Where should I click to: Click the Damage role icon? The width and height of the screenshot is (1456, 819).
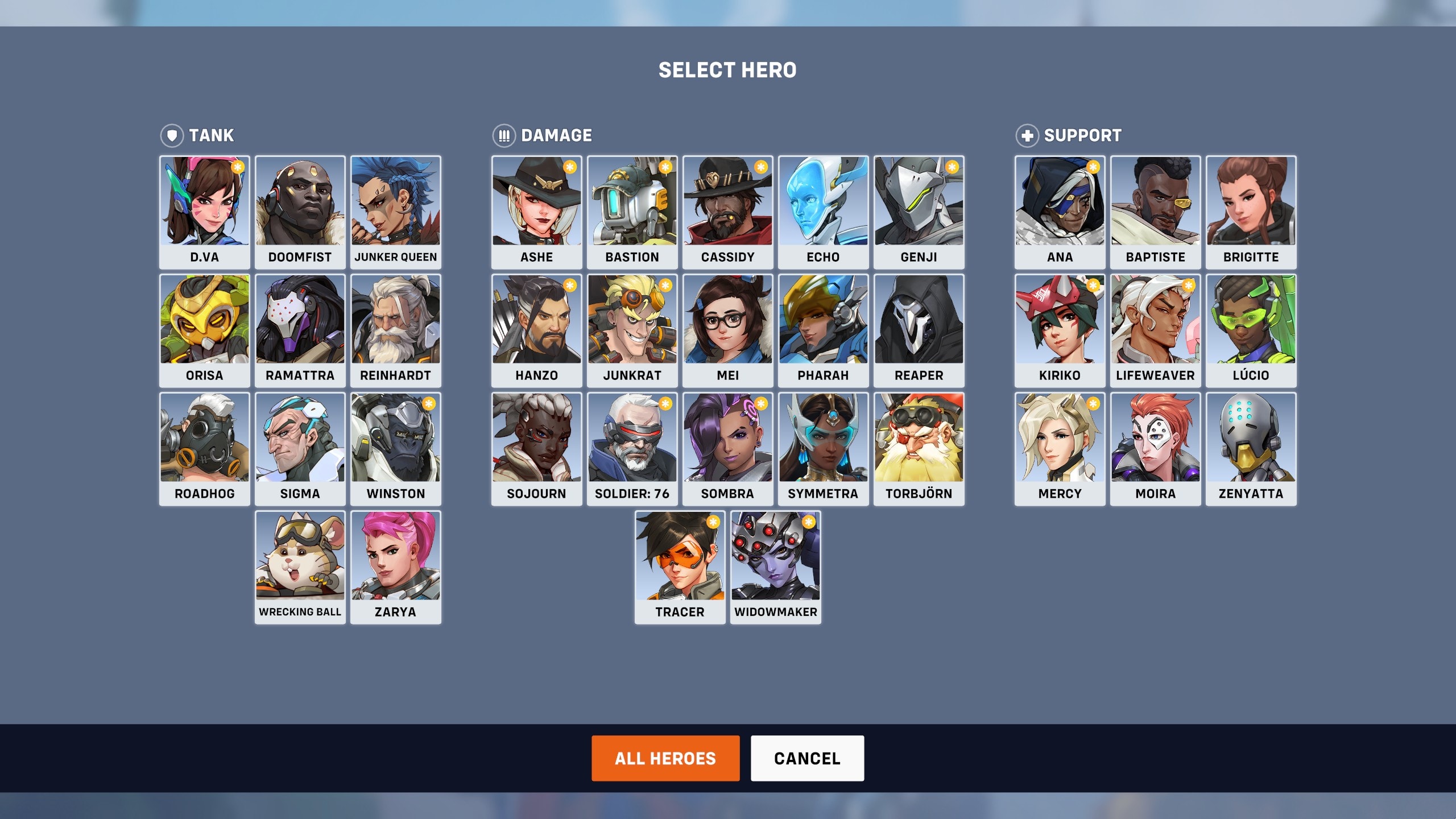coord(503,135)
